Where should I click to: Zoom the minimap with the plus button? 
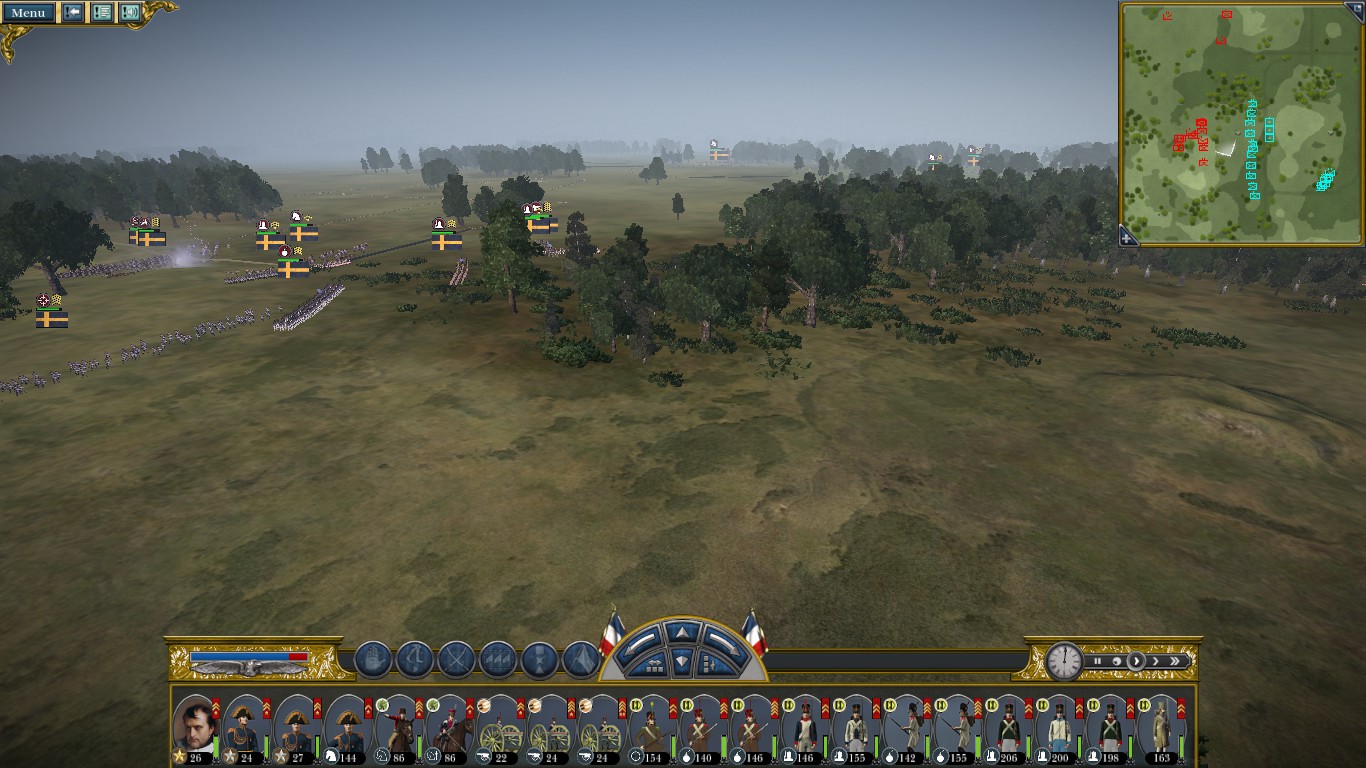click(1128, 237)
